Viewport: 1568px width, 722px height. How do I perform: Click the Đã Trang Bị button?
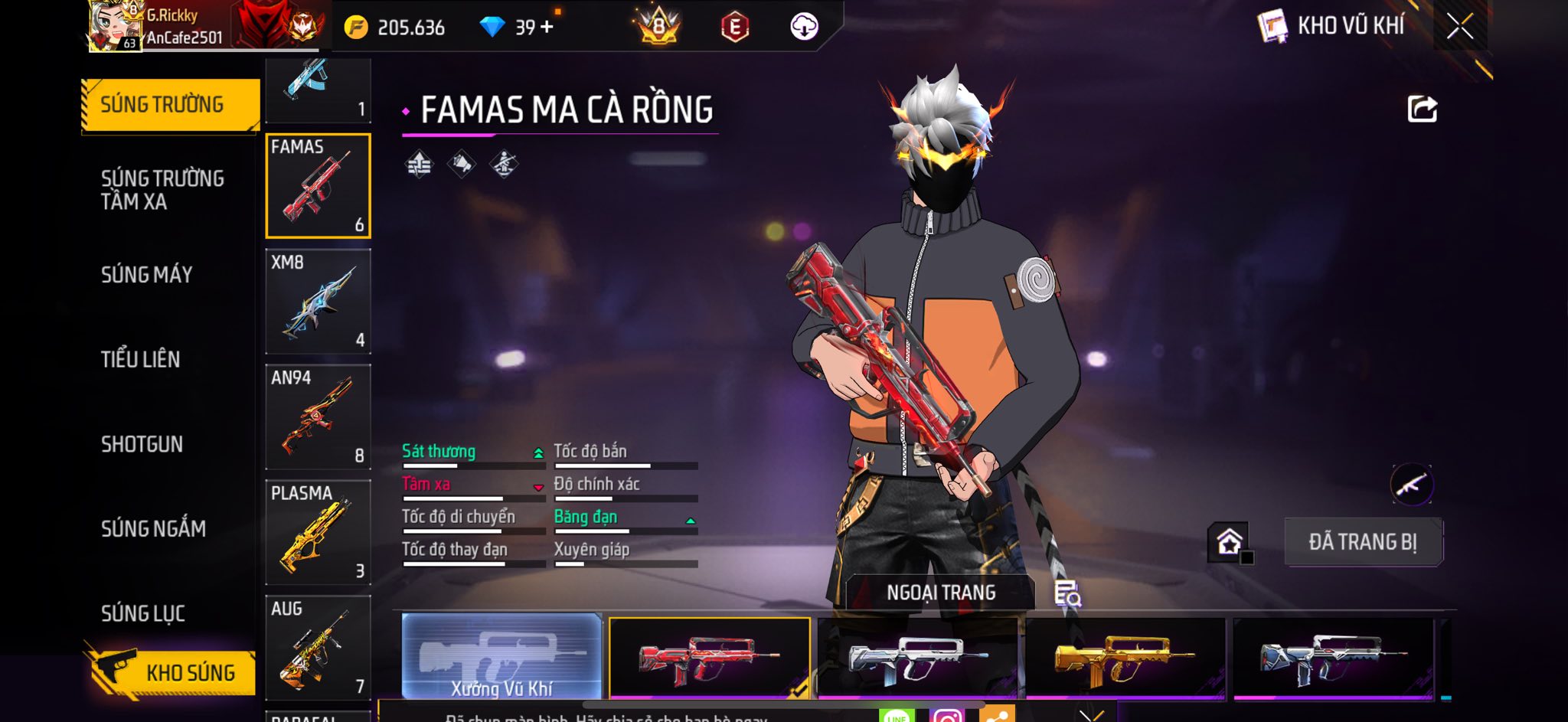pyautogui.click(x=1363, y=542)
